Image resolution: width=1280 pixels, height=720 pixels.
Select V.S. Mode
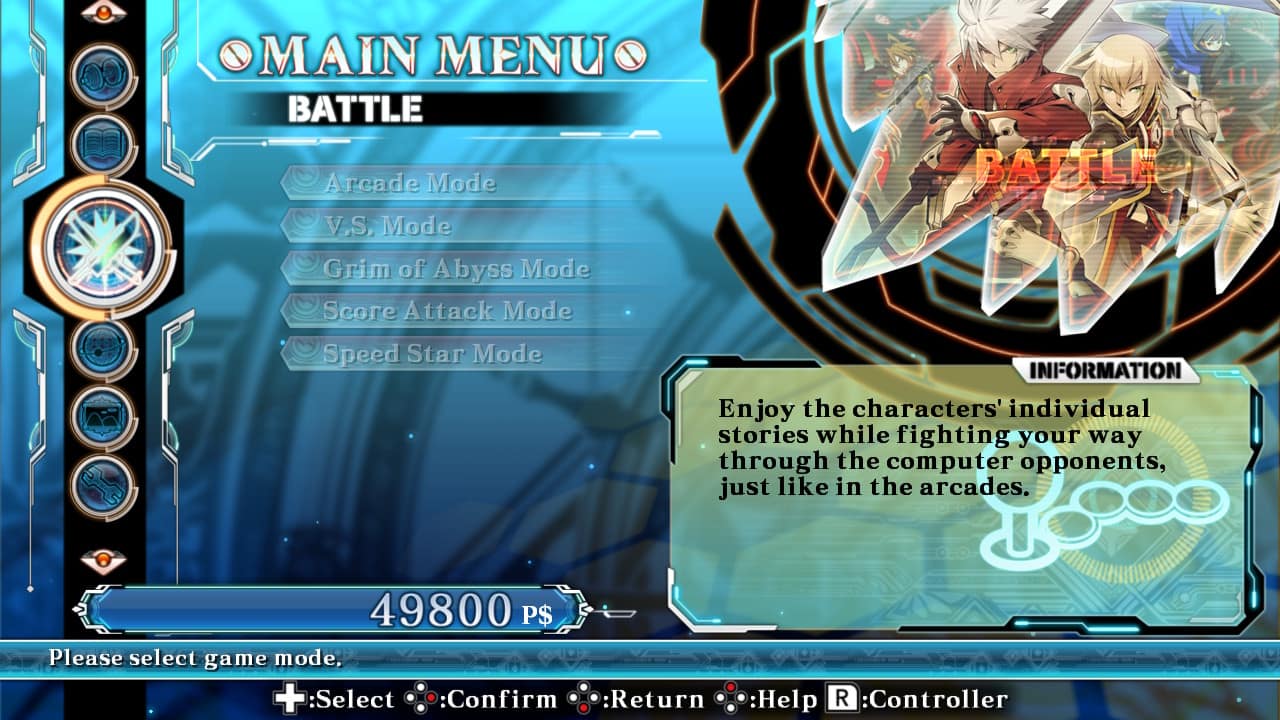click(x=388, y=226)
